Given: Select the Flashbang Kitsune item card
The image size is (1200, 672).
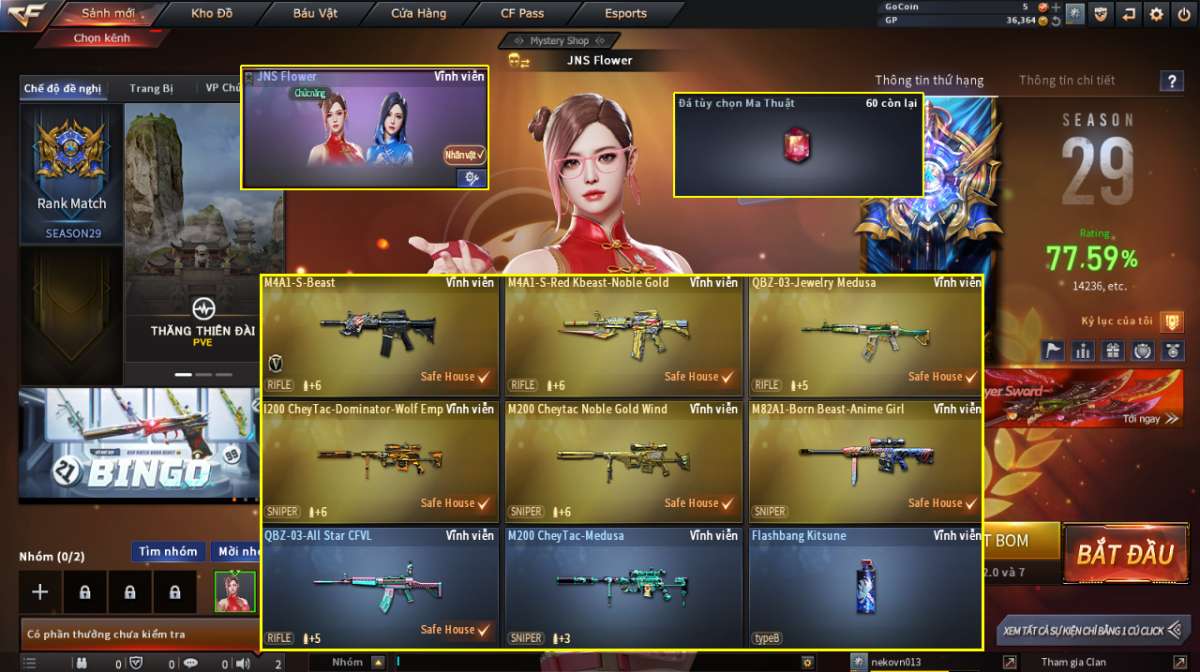Looking at the screenshot, I should [x=866, y=588].
